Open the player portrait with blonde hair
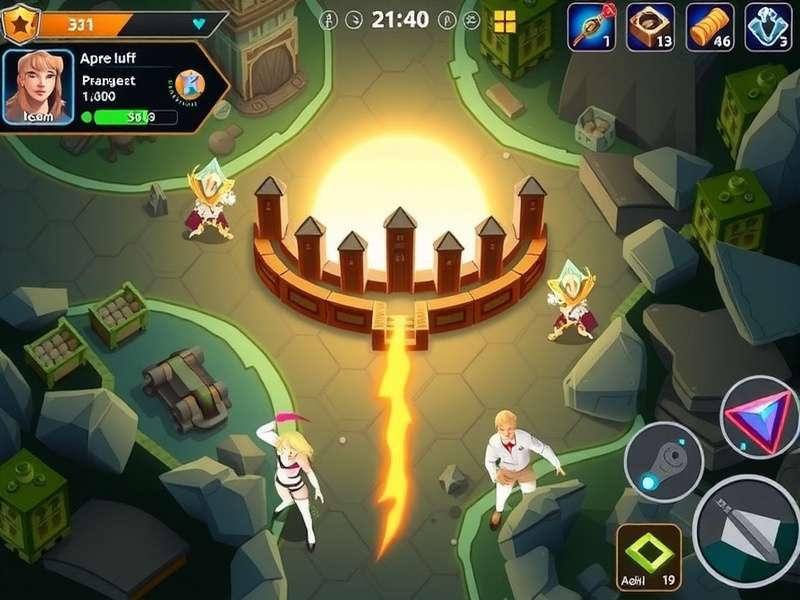800x600 pixels. click(39, 86)
